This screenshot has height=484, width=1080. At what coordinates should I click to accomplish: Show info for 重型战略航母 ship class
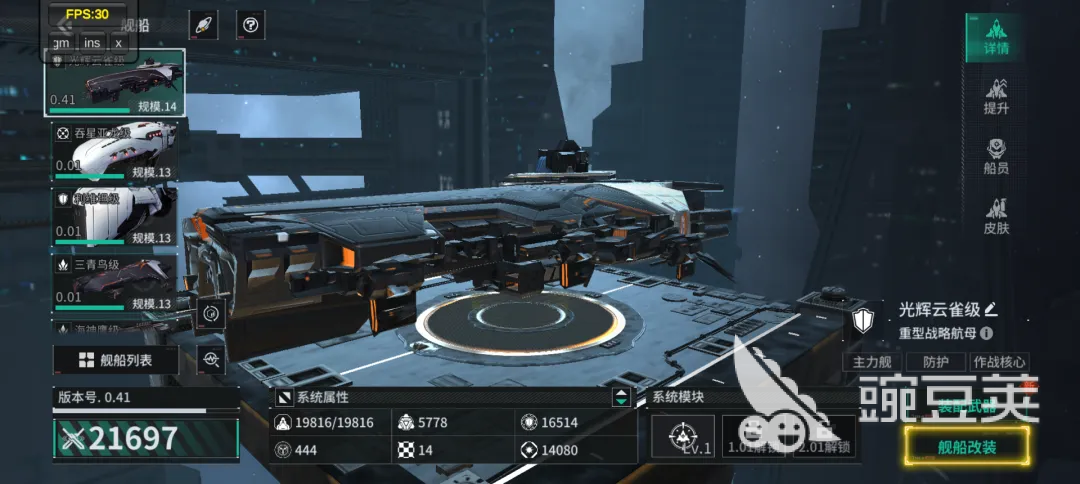[987, 333]
